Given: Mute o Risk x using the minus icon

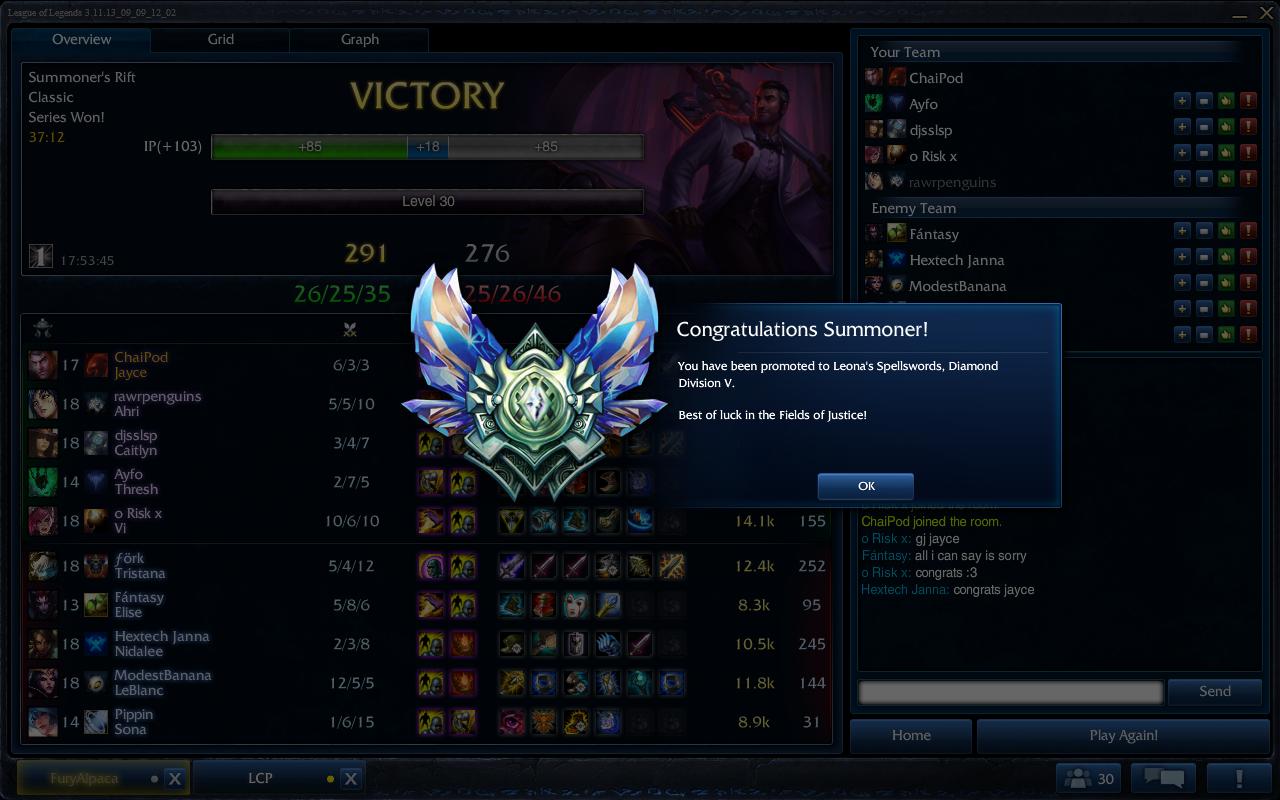Looking at the screenshot, I should click(x=1205, y=156).
